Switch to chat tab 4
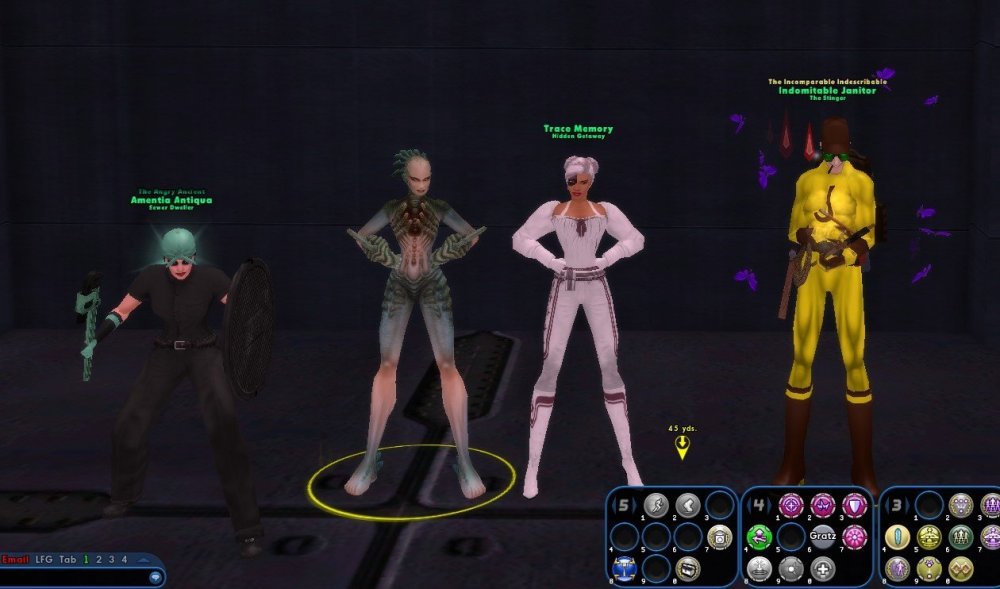The width and height of the screenshot is (1000, 589). (124, 559)
